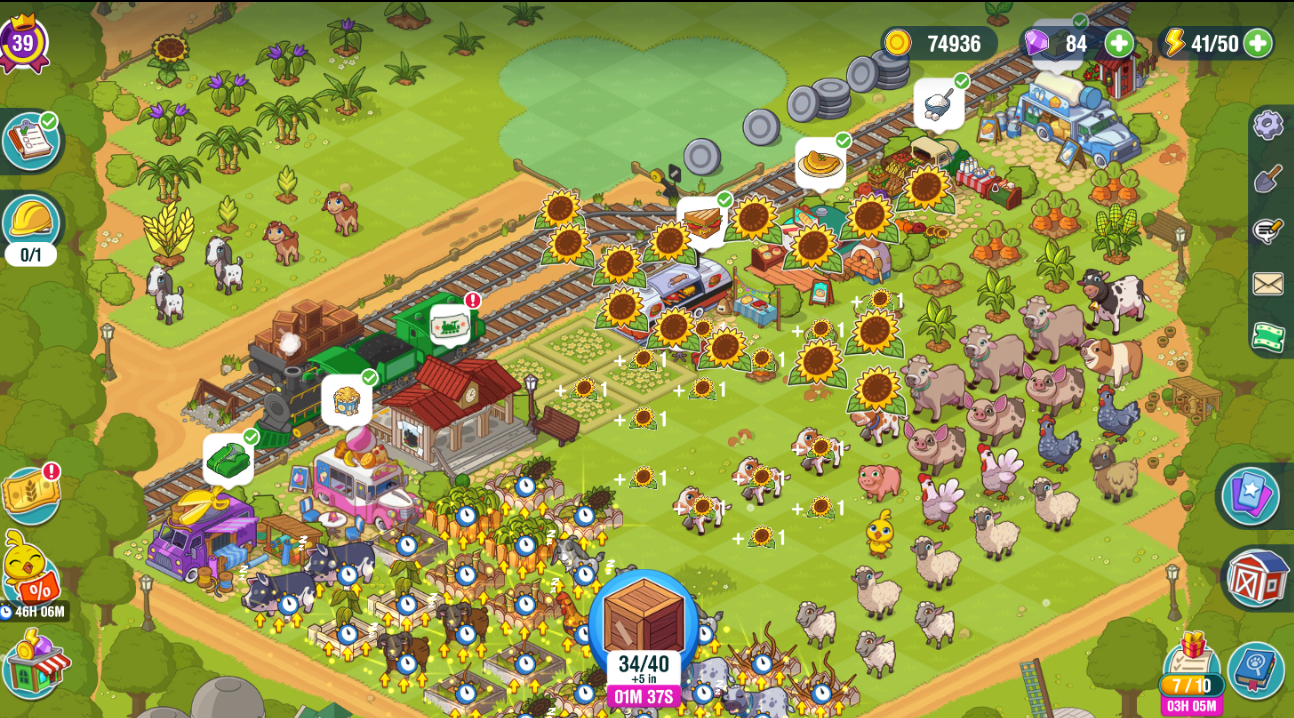Open the blue paw print animal book

1256,669
